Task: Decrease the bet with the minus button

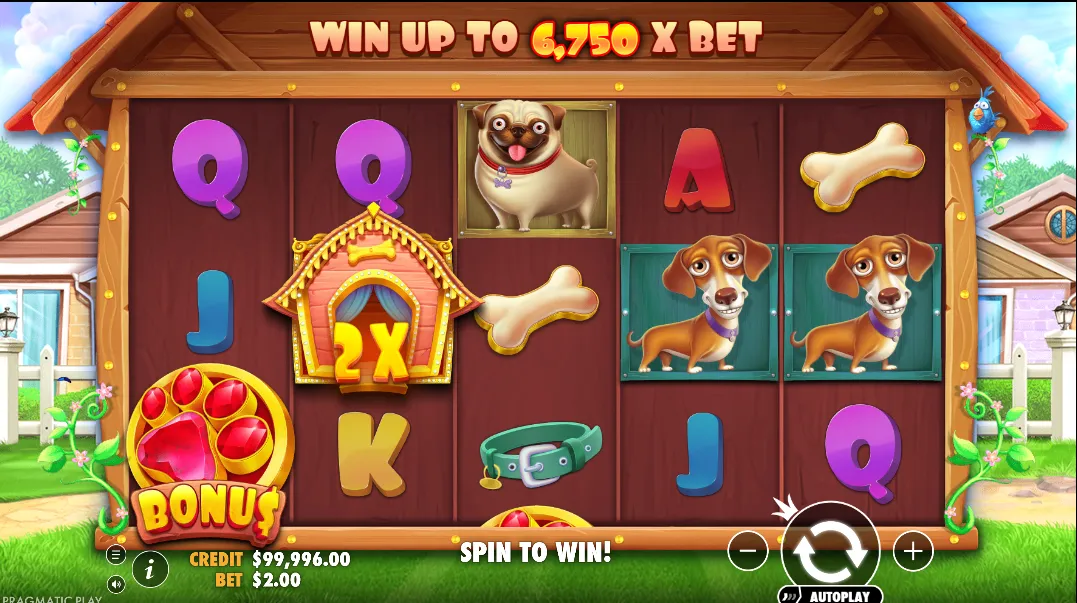Action: coord(747,550)
